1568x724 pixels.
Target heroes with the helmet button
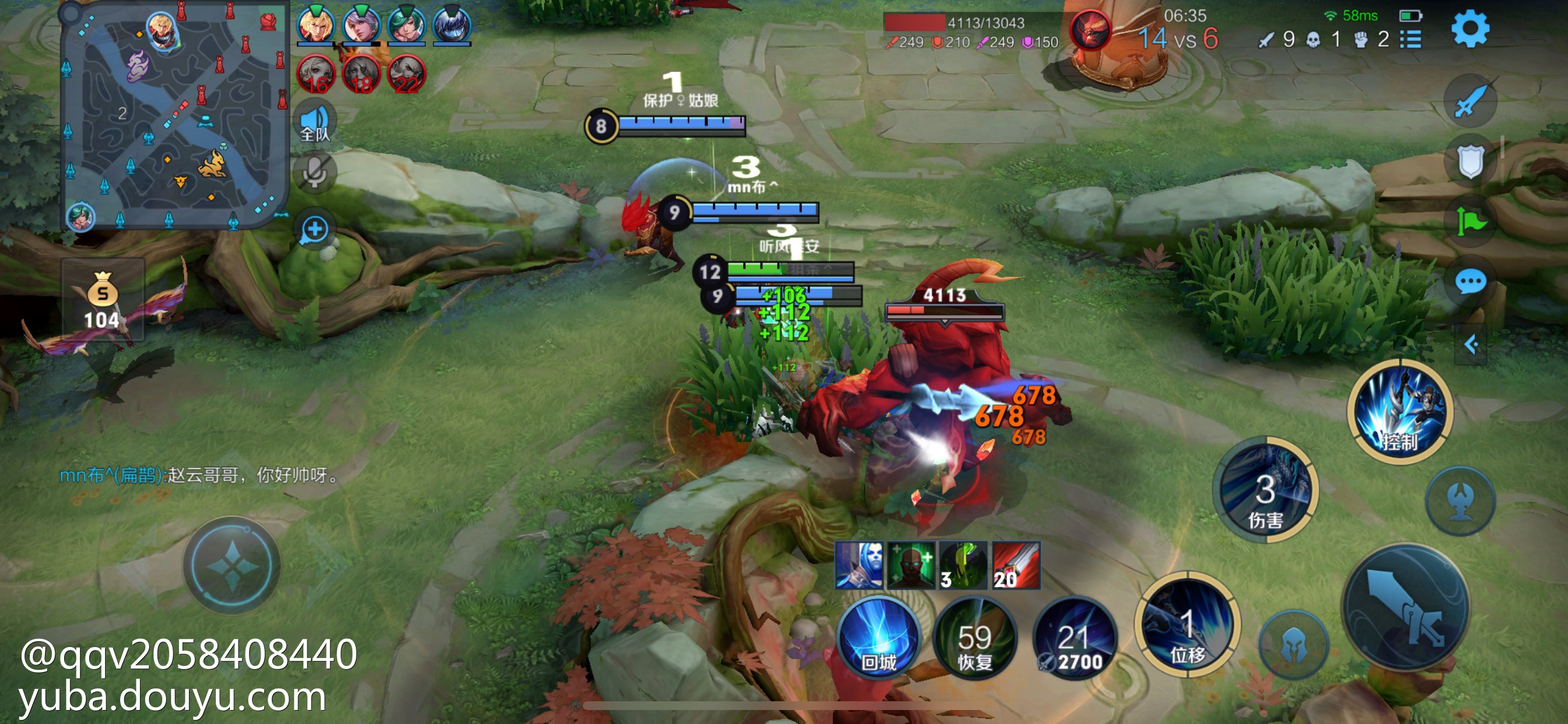pyautogui.click(x=1293, y=645)
